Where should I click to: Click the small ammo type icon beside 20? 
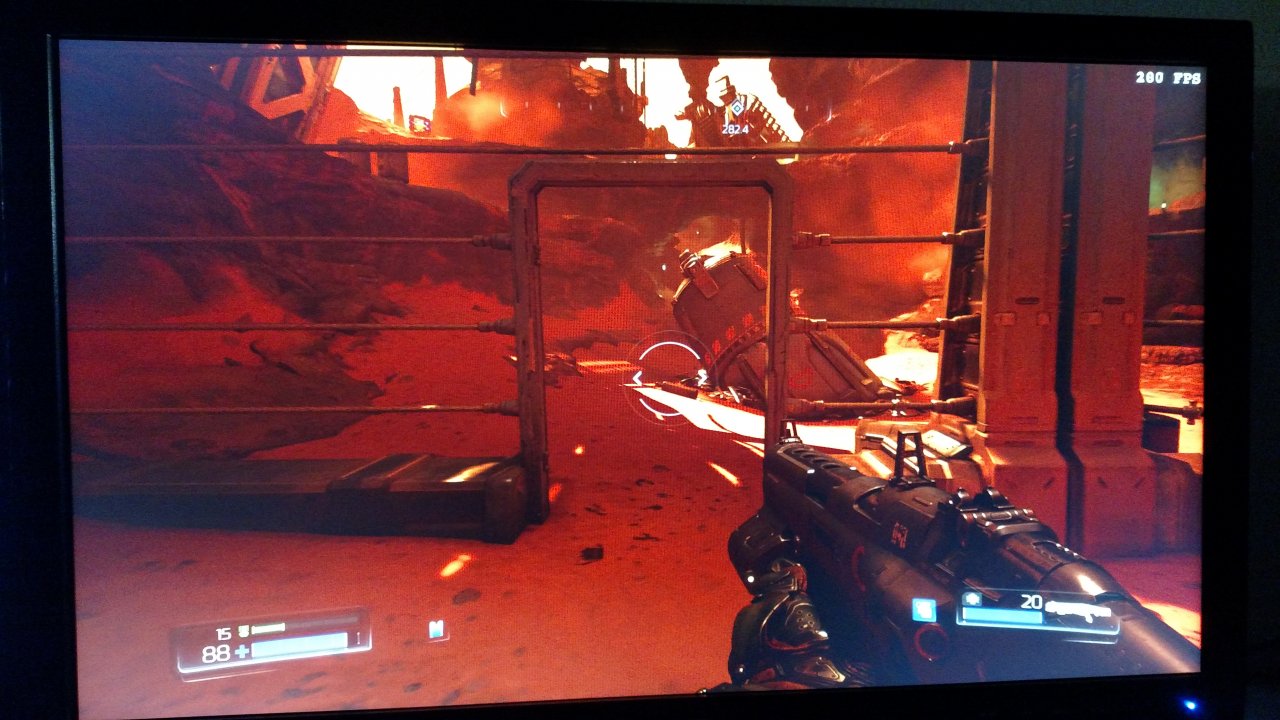972,597
